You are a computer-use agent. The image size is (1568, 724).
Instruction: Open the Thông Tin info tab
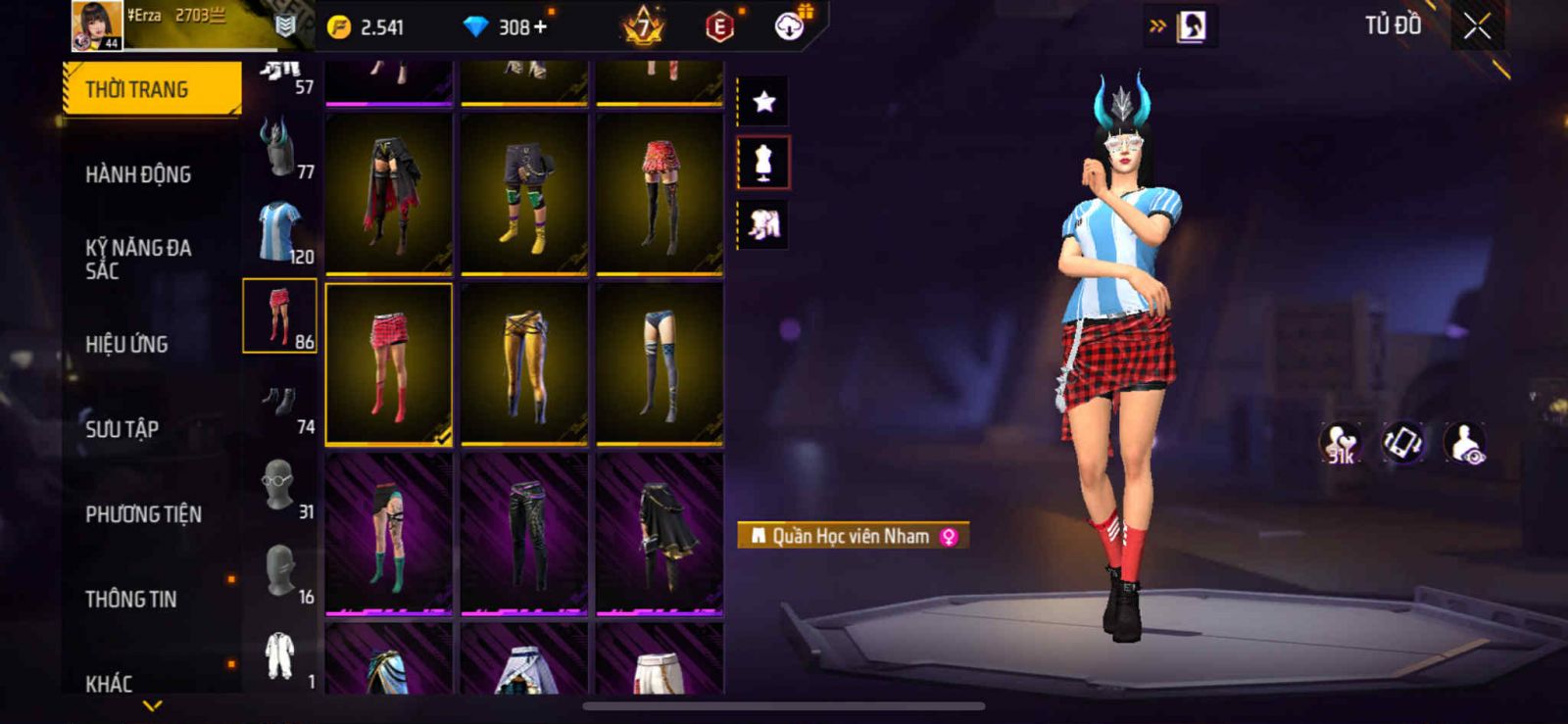(x=131, y=599)
